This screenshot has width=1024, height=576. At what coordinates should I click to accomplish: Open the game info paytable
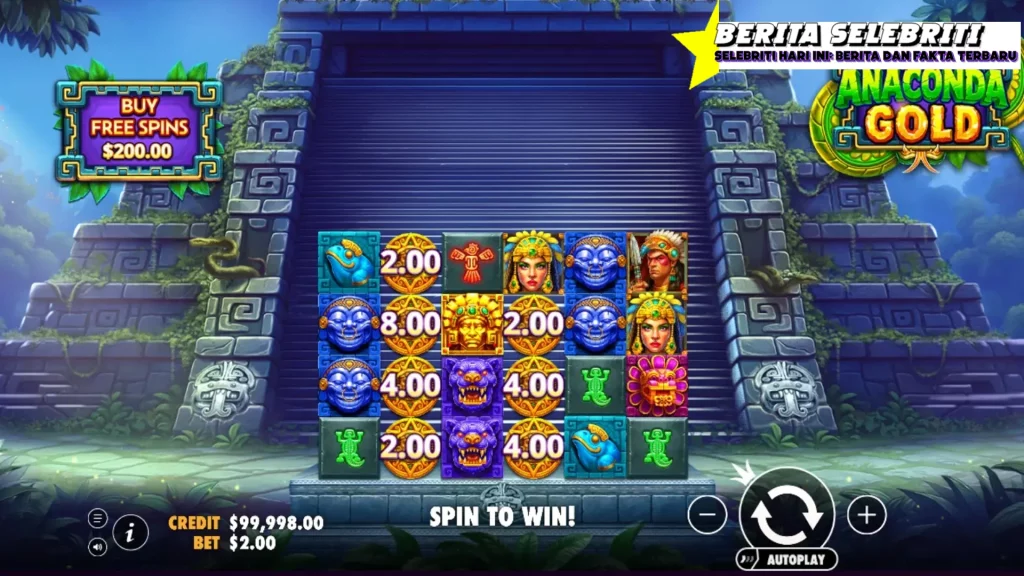click(x=130, y=532)
